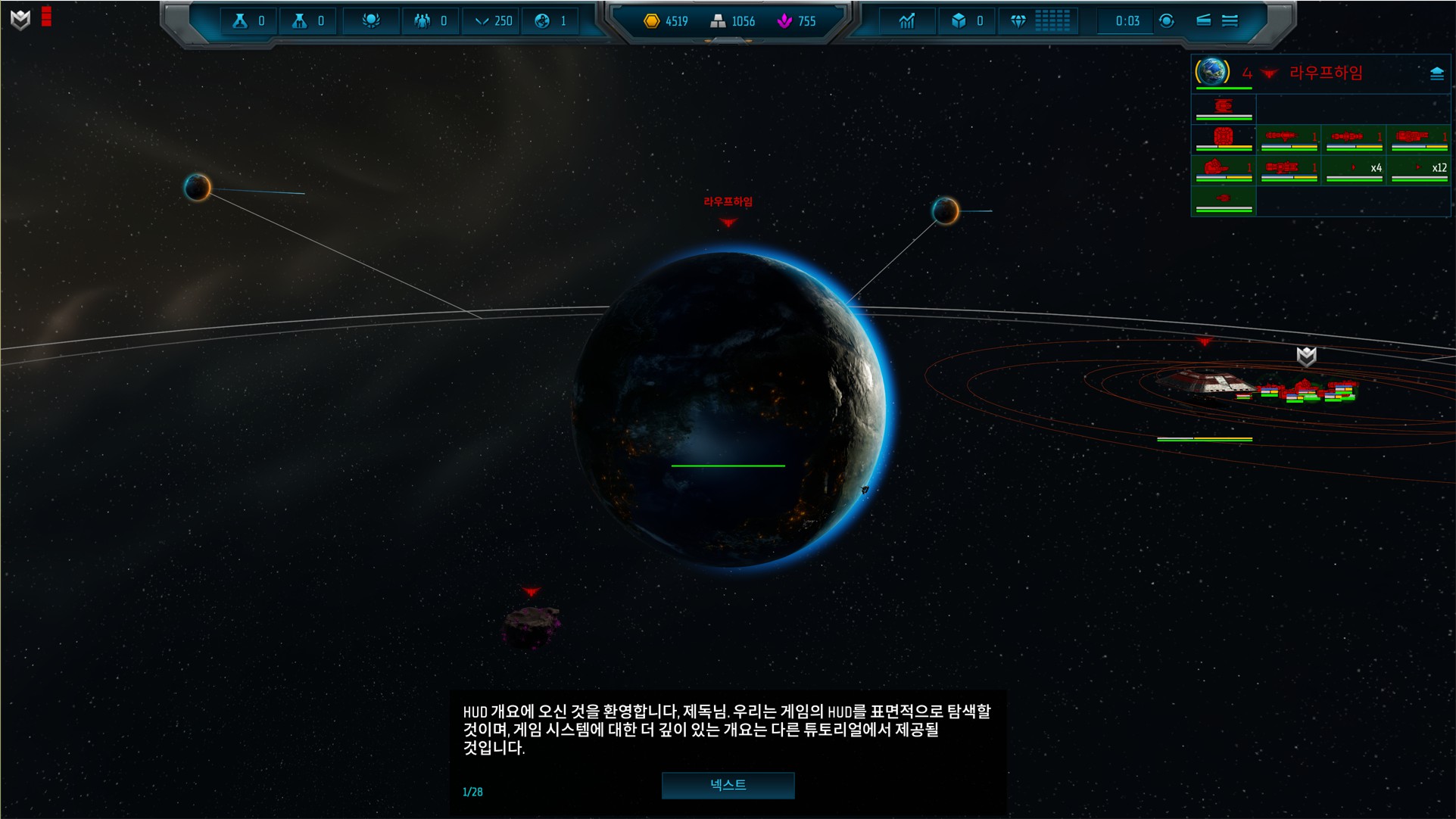The image size is (1456, 819).
Task: Select the 라우프하임 planet portrait in fleet panel
Action: coord(1213,72)
